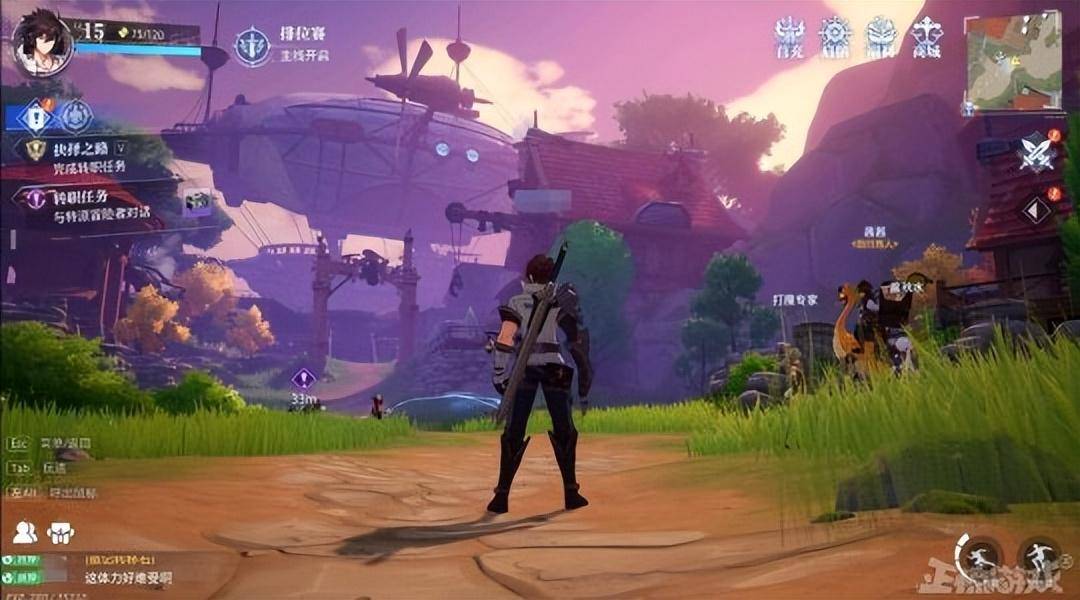Open the minimap
This screenshot has height=600, width=1080.
(1013, 60)
